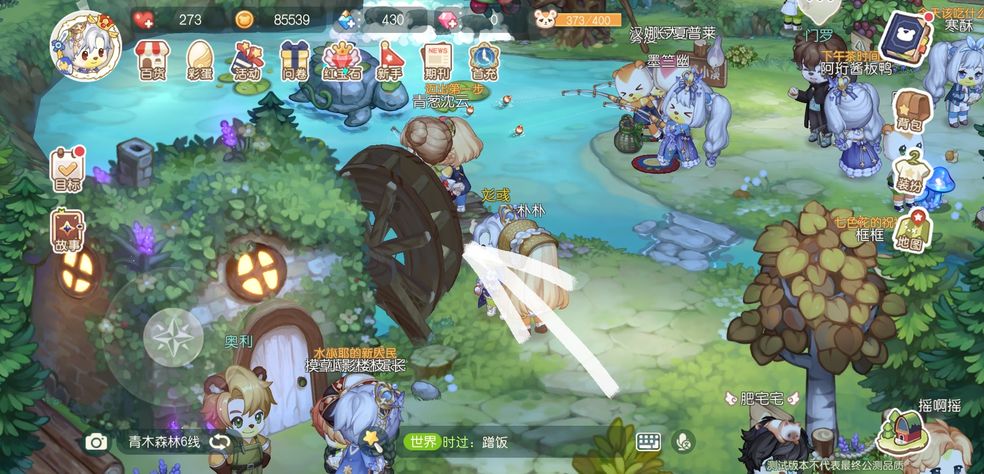The height and width of the screenshot is (474, 984).
Task: Open the 问卷 survey gift box
Action: click(294, 60)
